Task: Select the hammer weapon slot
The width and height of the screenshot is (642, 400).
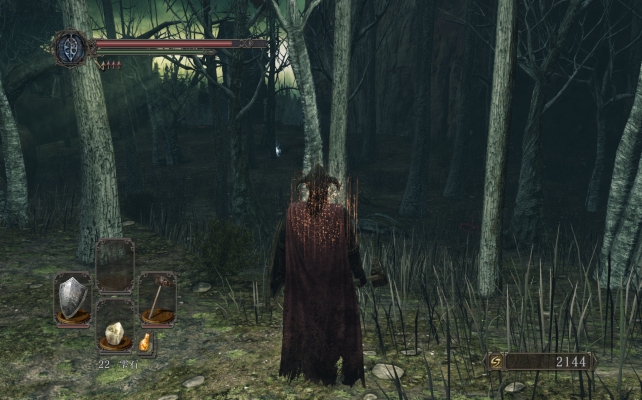Action: [157, 299]
